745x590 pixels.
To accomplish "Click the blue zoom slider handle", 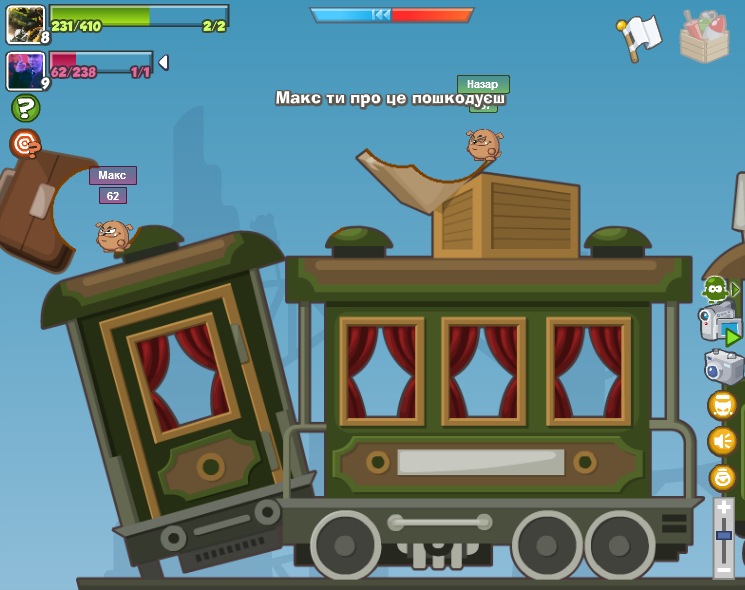I will point(723,536).
